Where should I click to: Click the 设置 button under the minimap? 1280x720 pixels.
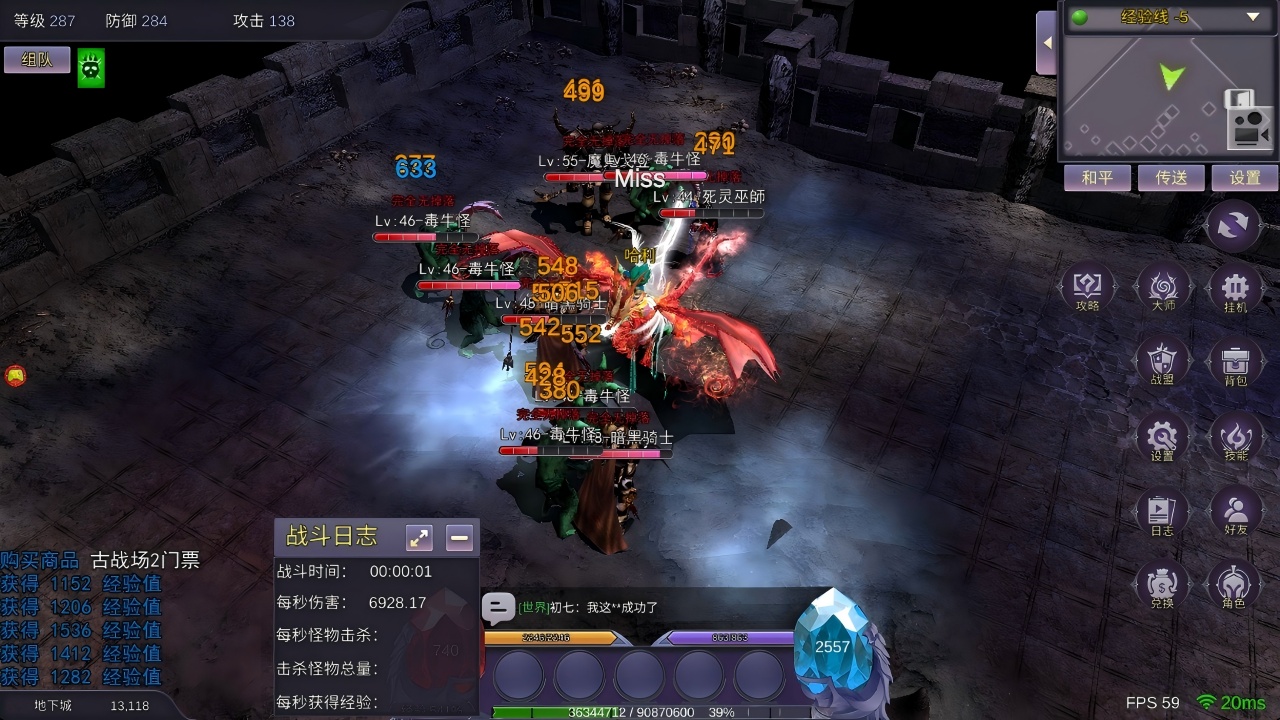tap(1245, 178)
